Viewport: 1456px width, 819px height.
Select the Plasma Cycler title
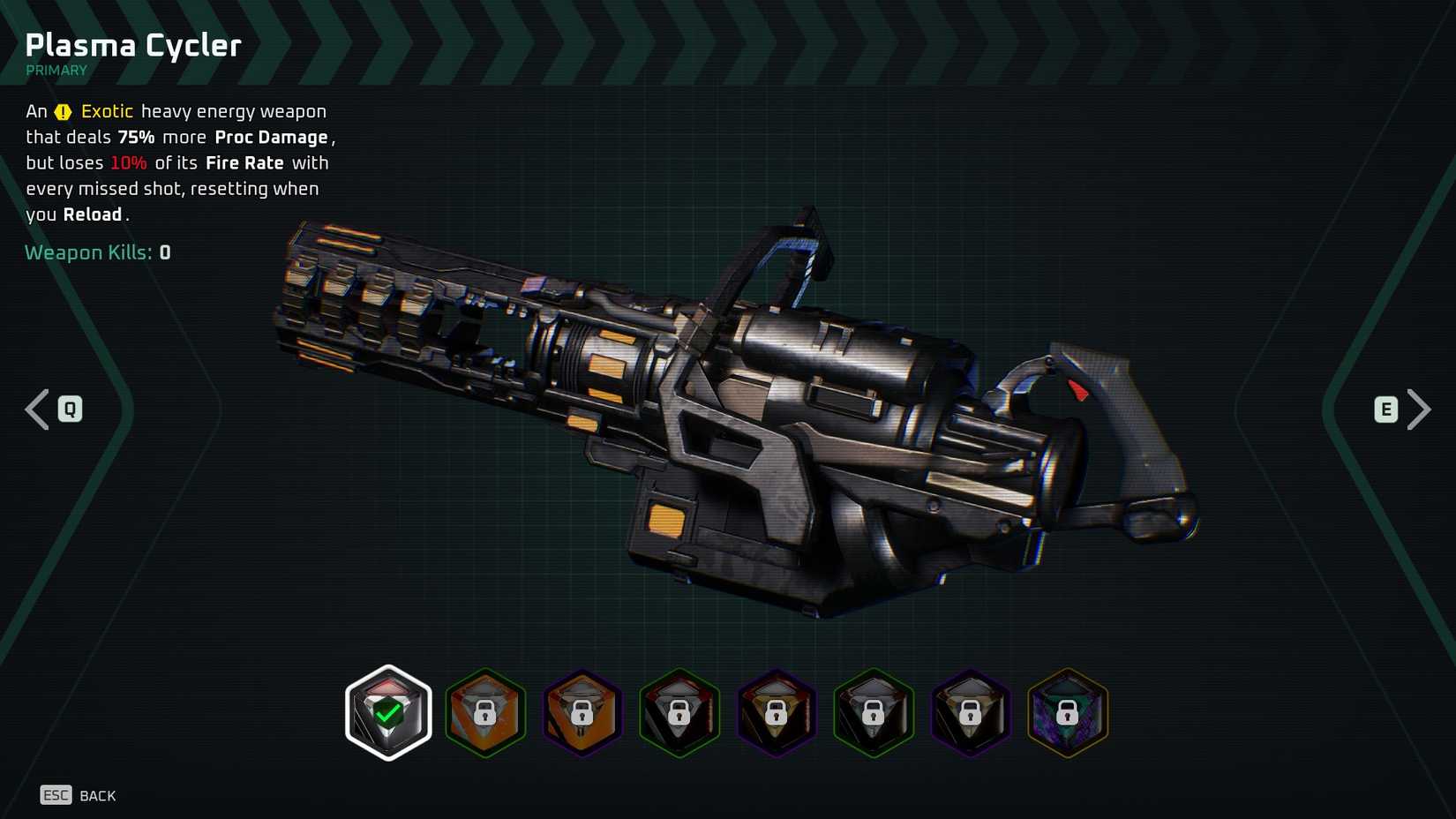click(x=132, y=44)
